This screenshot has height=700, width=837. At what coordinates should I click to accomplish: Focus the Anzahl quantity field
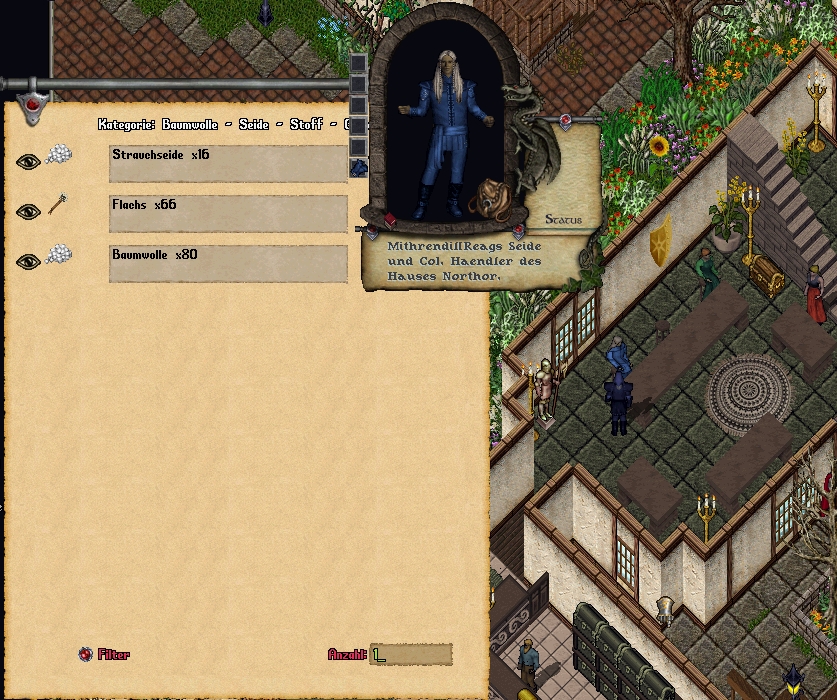click(x=411, y=655)
